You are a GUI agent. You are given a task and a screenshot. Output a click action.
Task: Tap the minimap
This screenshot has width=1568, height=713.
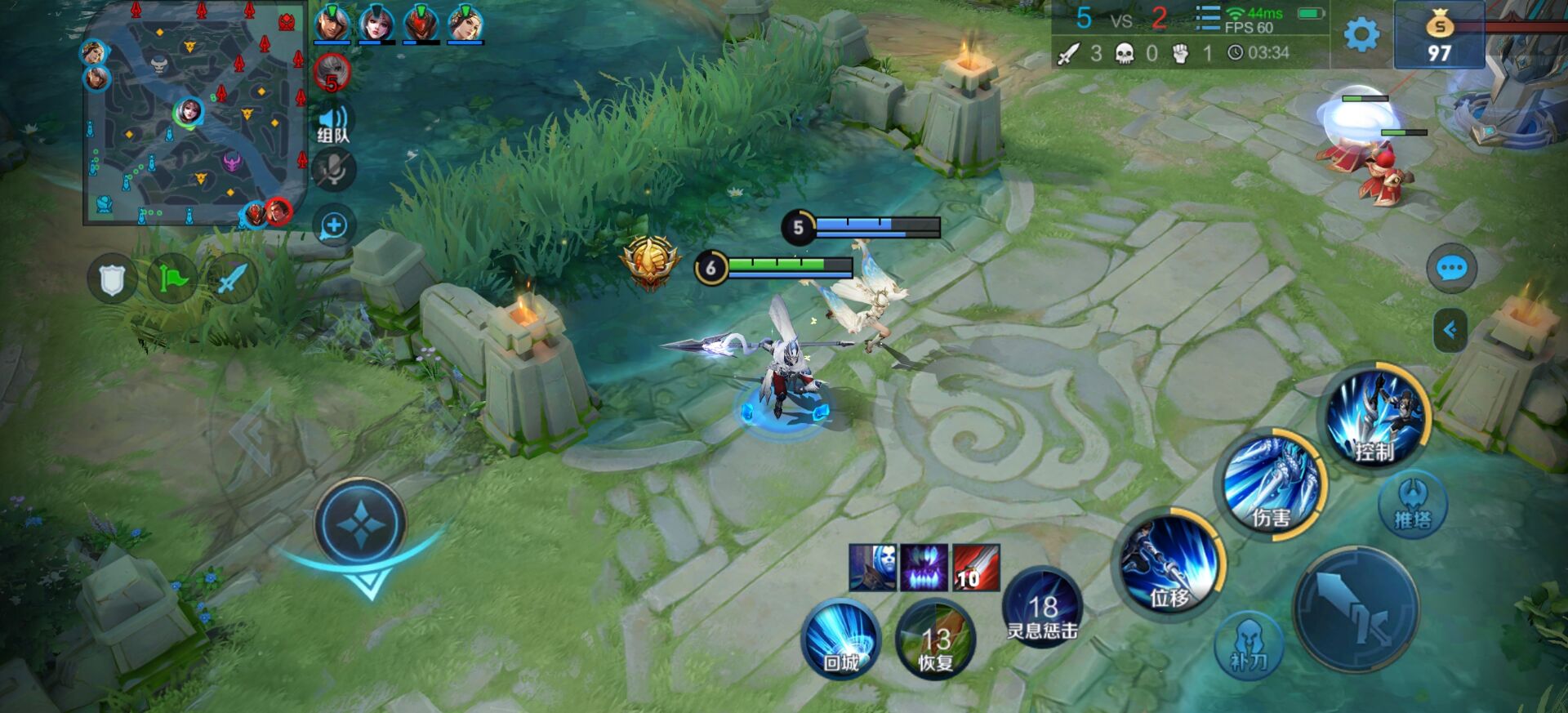(x=194, y=114)
